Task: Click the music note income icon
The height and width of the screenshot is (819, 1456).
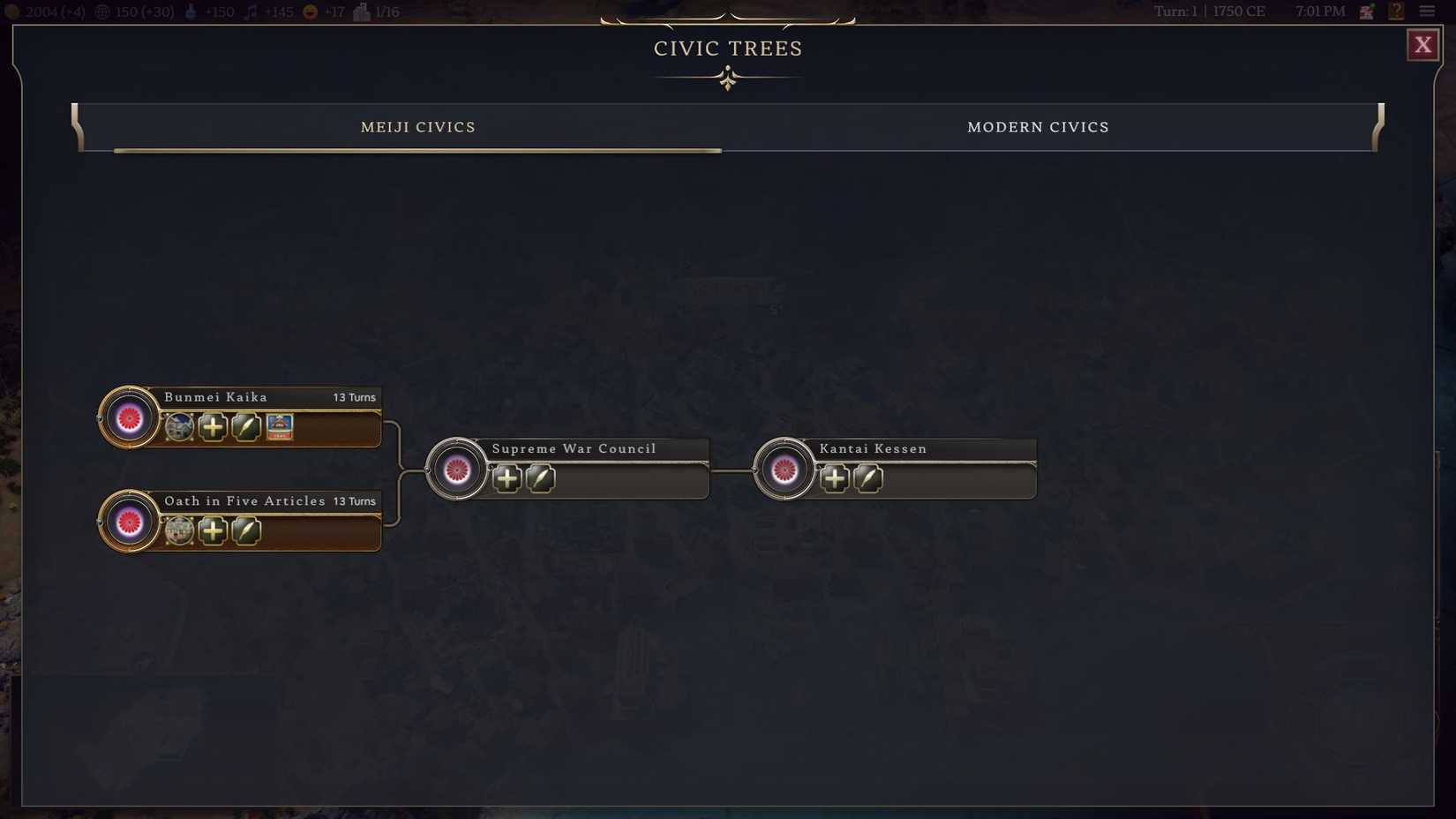Action: coord(250,11)
